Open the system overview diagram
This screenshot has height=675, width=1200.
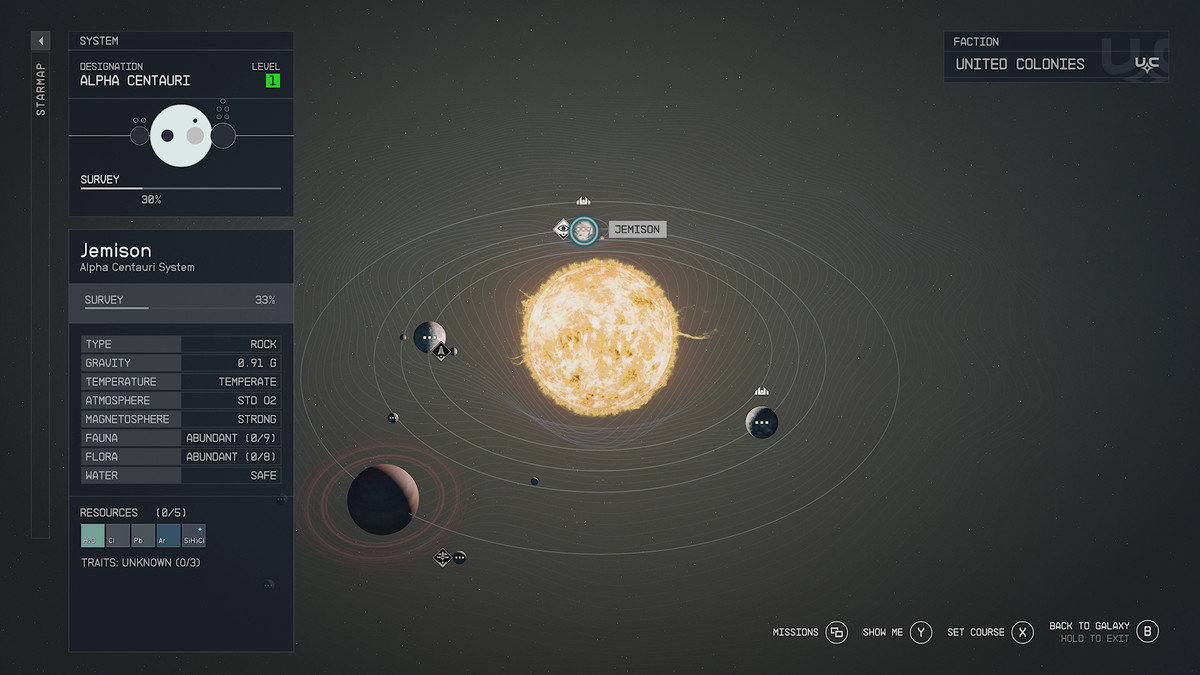pyautogui.click(x=181, y=135)
